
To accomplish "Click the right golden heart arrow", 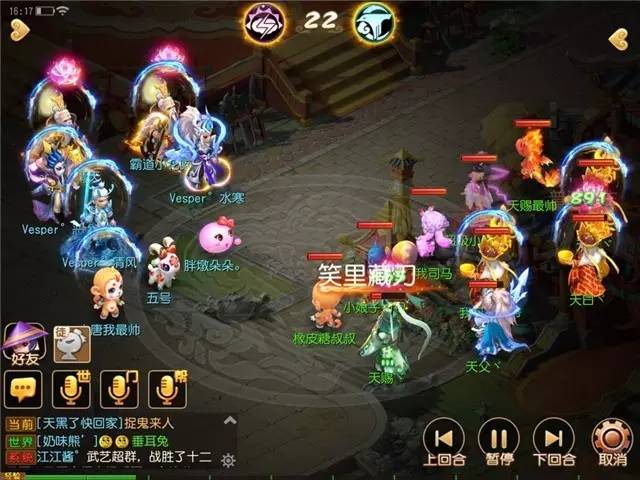I will tap(617, 39).
